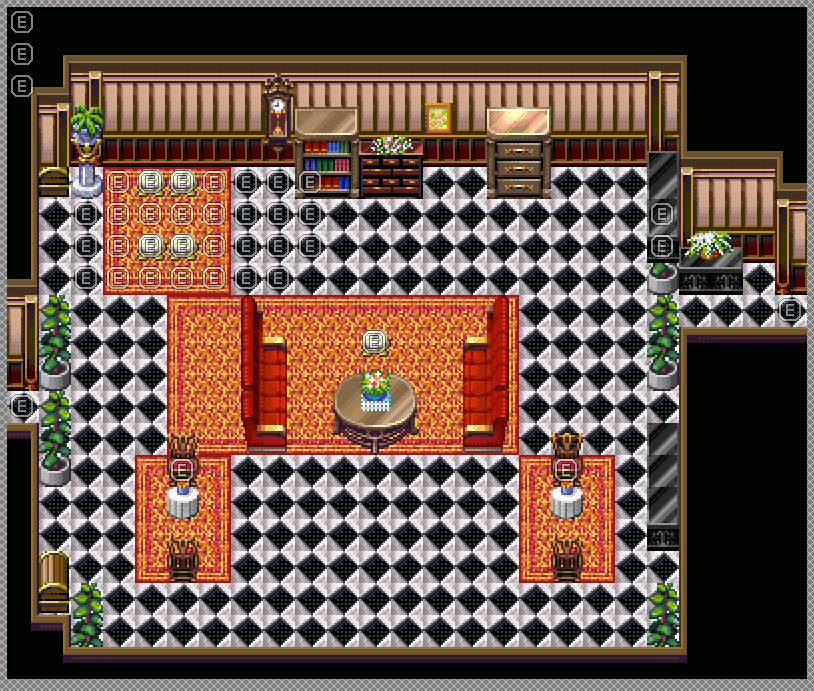Select the event marker in the east doorway
814x691 pixels.
(x=790, y=310)
